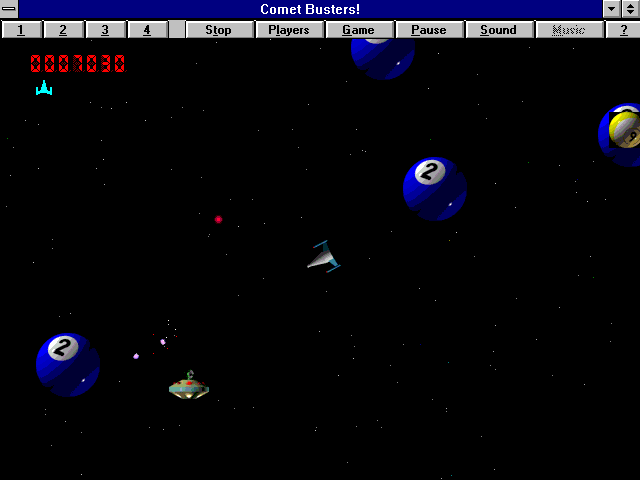Viewport: 640px width, 480px height.
Task: Pause the game
Action: point(429,30)
